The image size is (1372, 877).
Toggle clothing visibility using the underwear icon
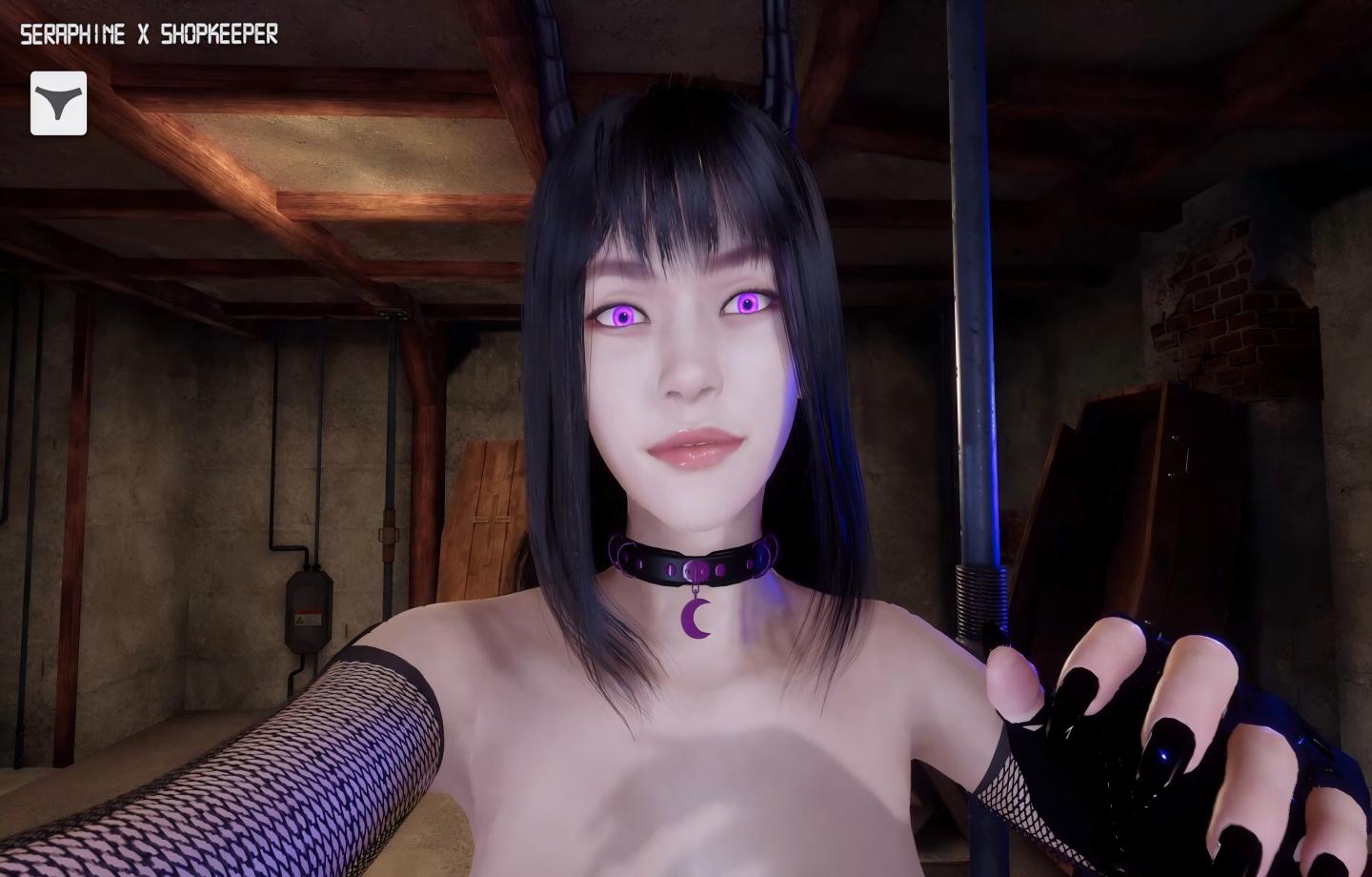pos(58,104)
